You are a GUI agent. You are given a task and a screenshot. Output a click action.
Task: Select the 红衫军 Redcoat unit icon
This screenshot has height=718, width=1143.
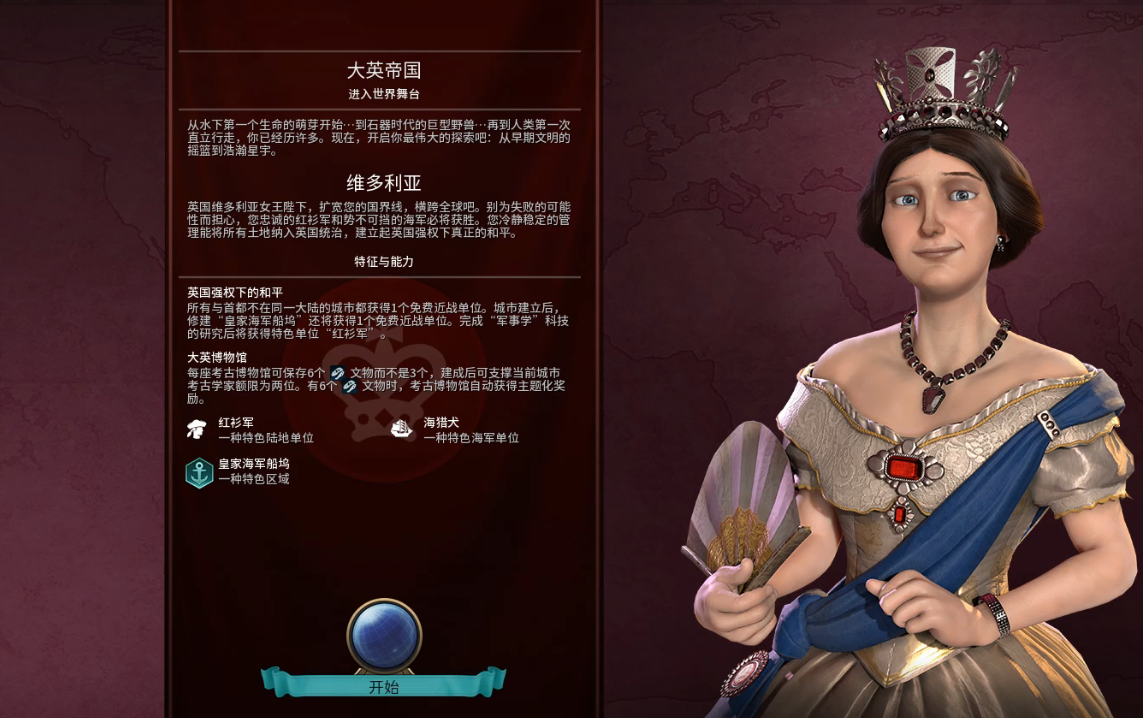(x=197, y=430)
